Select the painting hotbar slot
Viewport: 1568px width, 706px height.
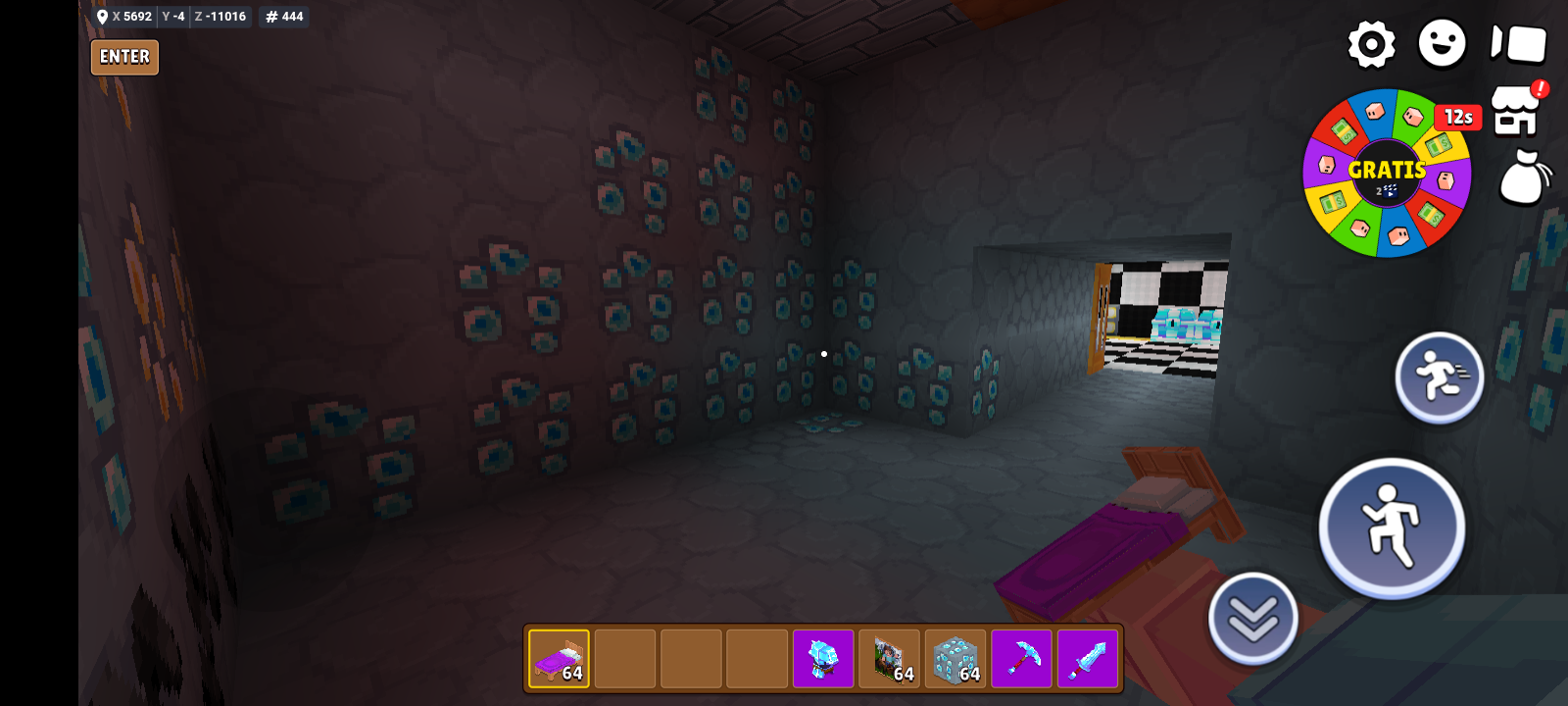coord(890,658)
